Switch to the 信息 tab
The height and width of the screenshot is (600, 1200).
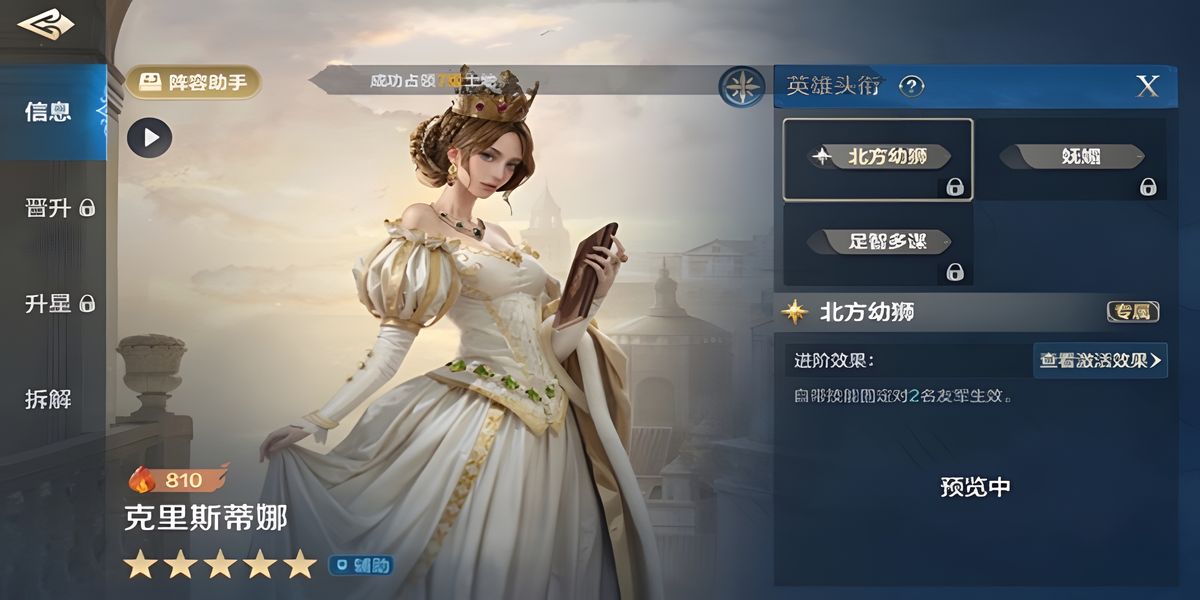tap(50, 111)
